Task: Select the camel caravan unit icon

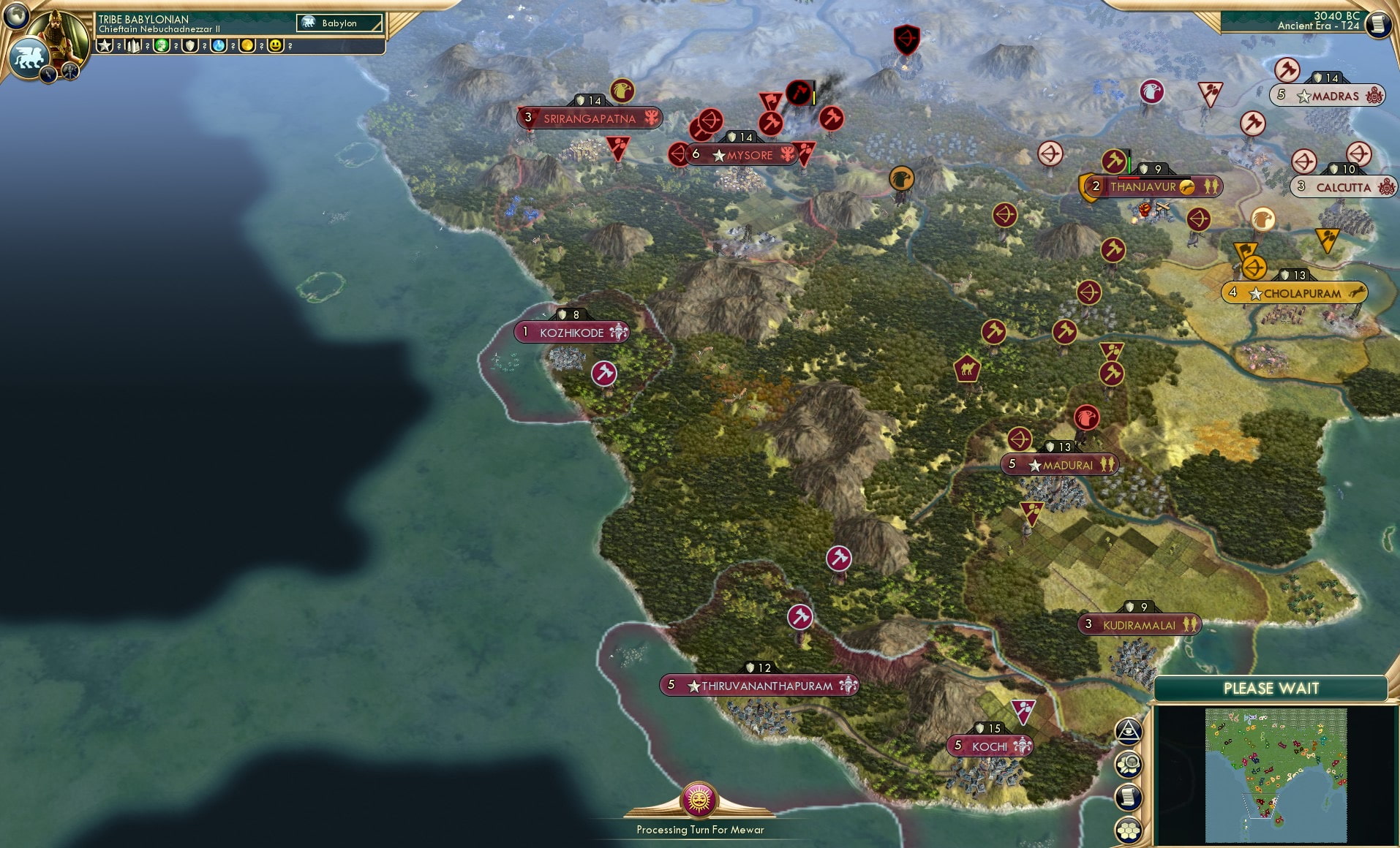Action: (x=966, y=371)
